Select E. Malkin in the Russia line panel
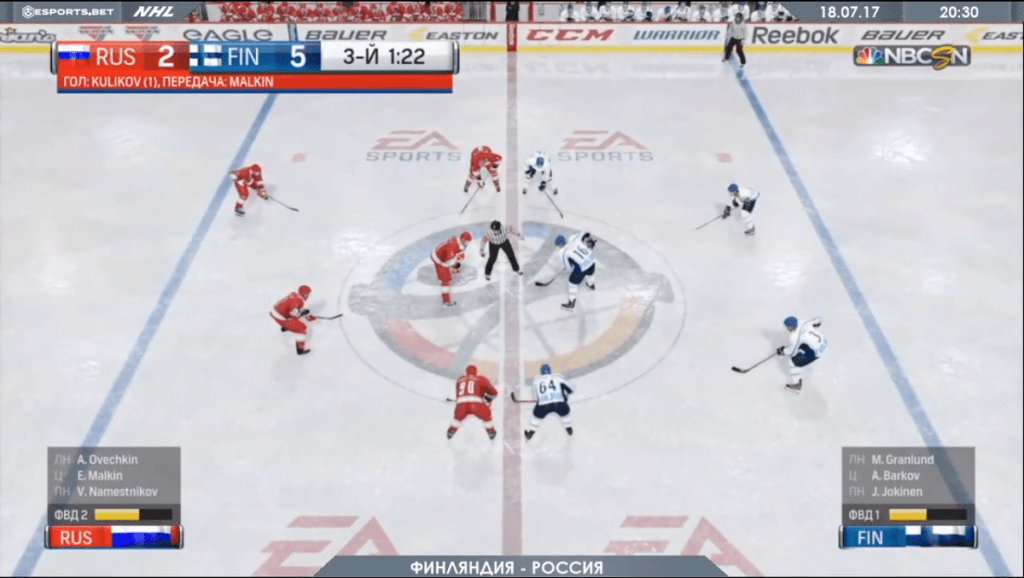Image resolution: width=1024 pixels, height=578 pixels. pos(101,476)
